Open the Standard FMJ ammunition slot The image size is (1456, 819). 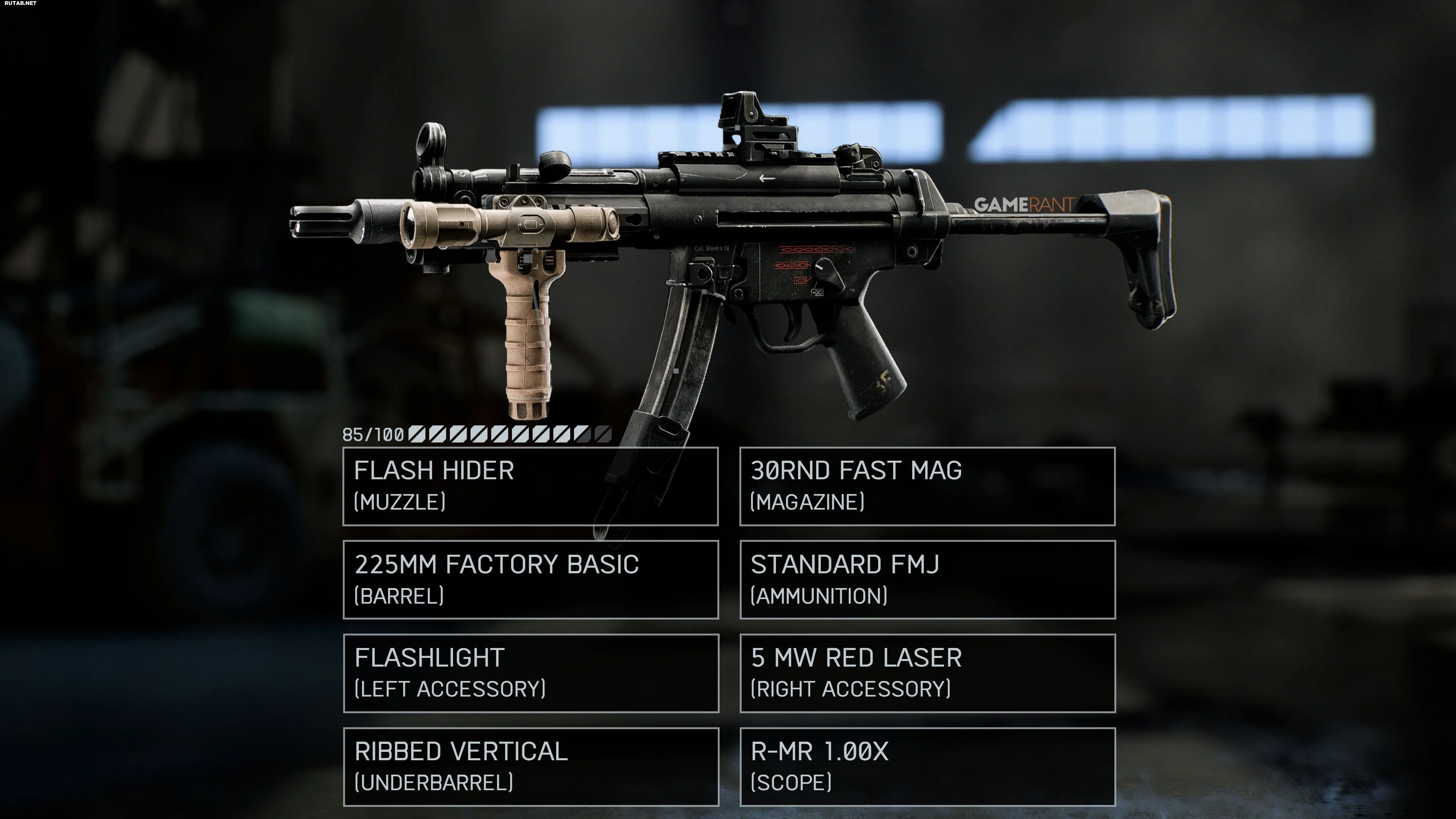pos(927,579)
